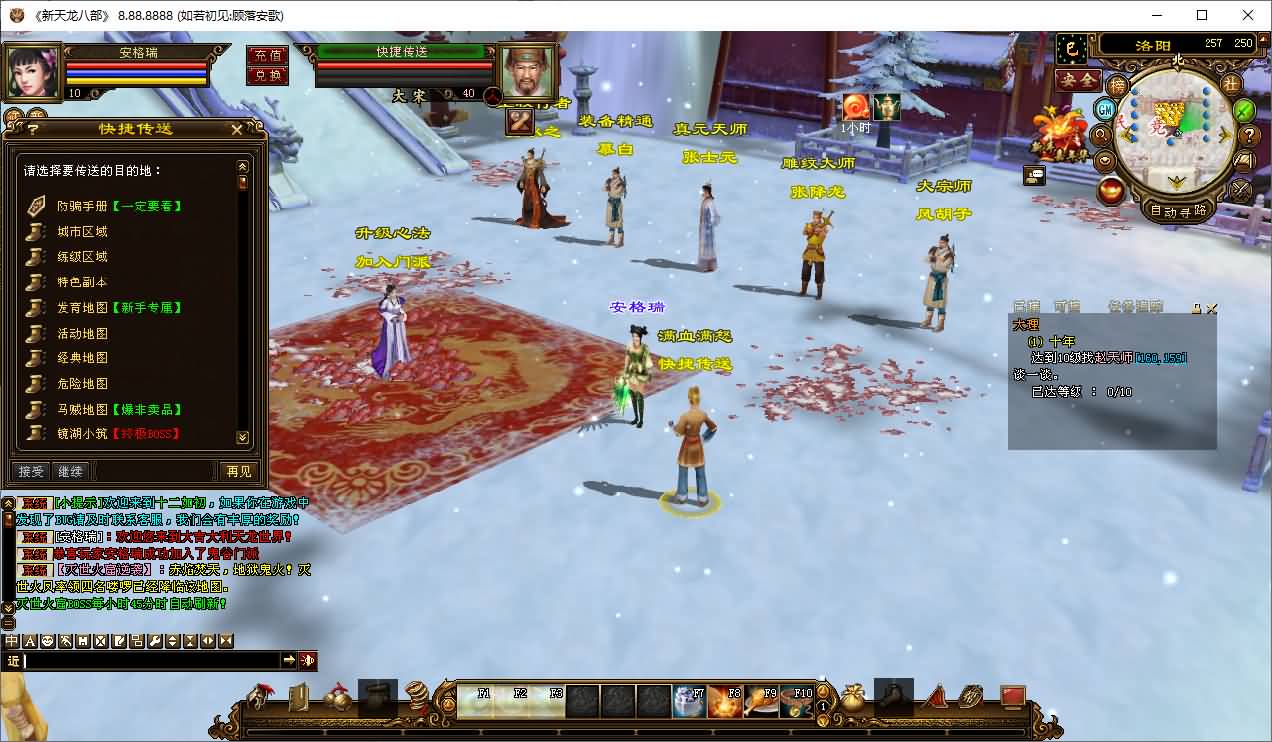
Task: Click the 充值 recharge button
Action: [x=267, y=55]
